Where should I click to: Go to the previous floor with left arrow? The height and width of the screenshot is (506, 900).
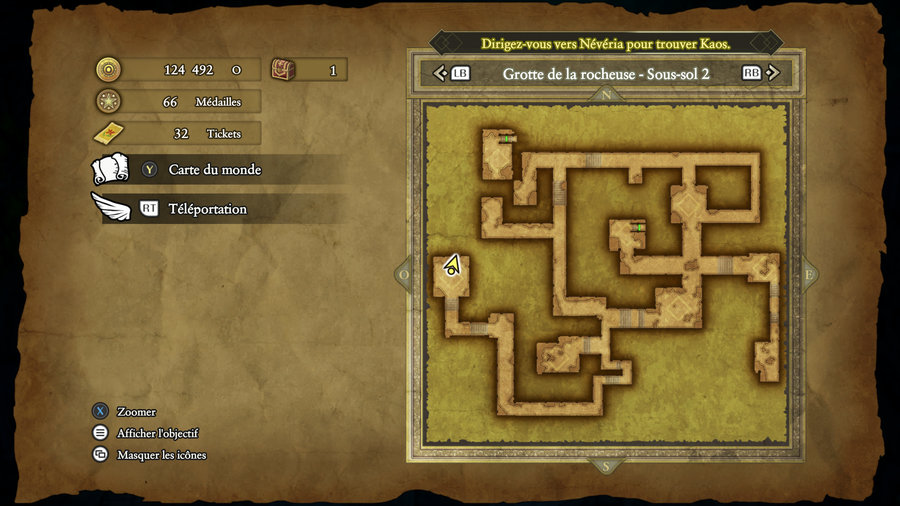[x=437, y=73]
